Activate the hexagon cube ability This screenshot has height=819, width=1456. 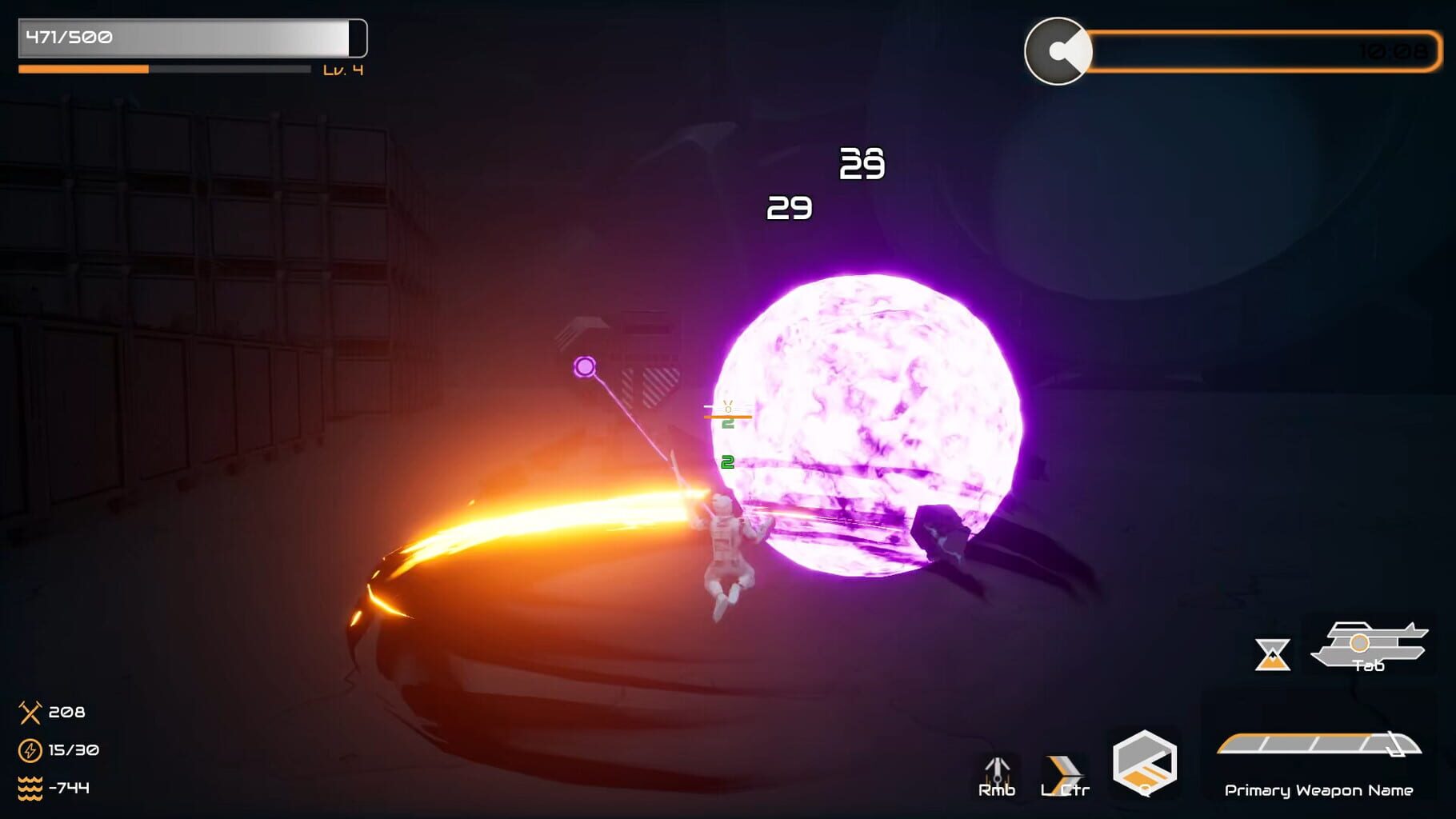1145,763
